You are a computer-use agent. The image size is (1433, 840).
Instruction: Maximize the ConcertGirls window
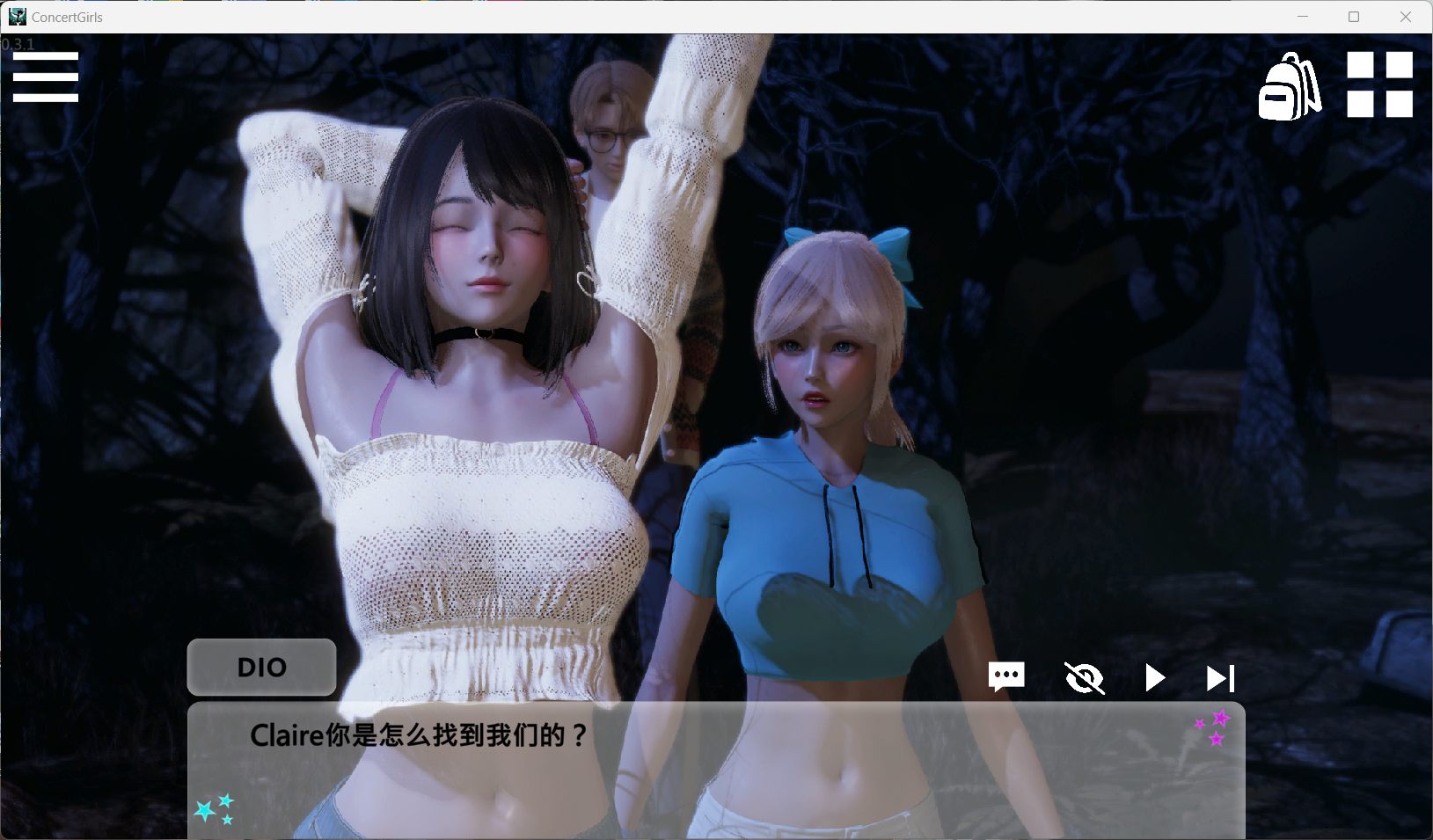pos(1352,16)
